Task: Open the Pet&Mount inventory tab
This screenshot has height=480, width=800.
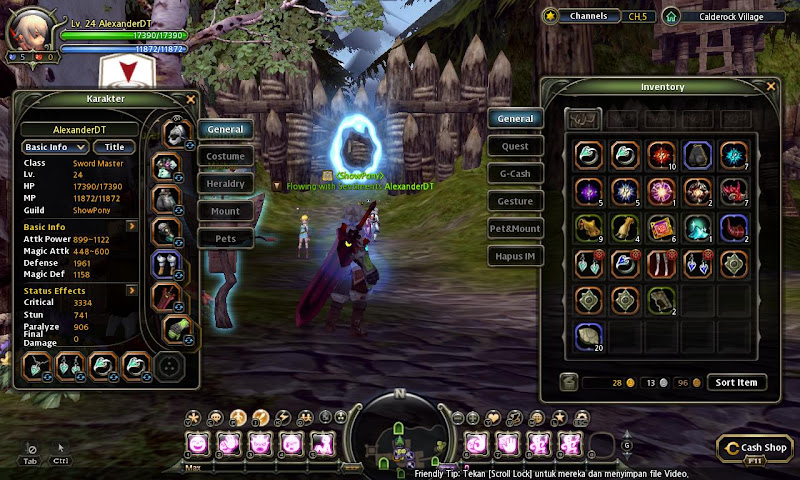Action: [x=515, y=229]
